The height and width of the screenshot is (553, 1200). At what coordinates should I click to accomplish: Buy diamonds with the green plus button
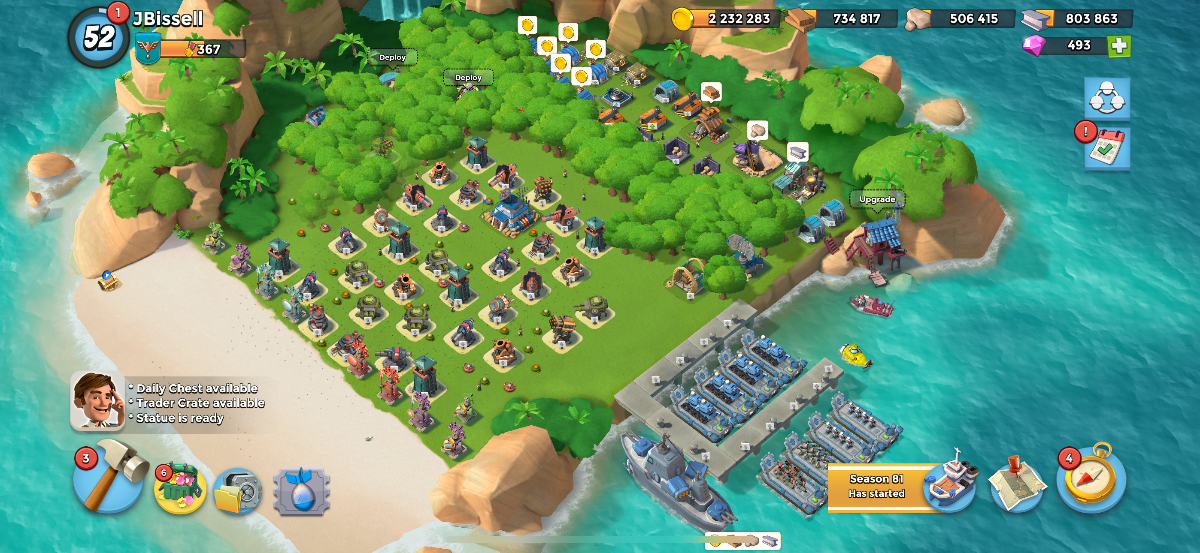coord(1120,46)
